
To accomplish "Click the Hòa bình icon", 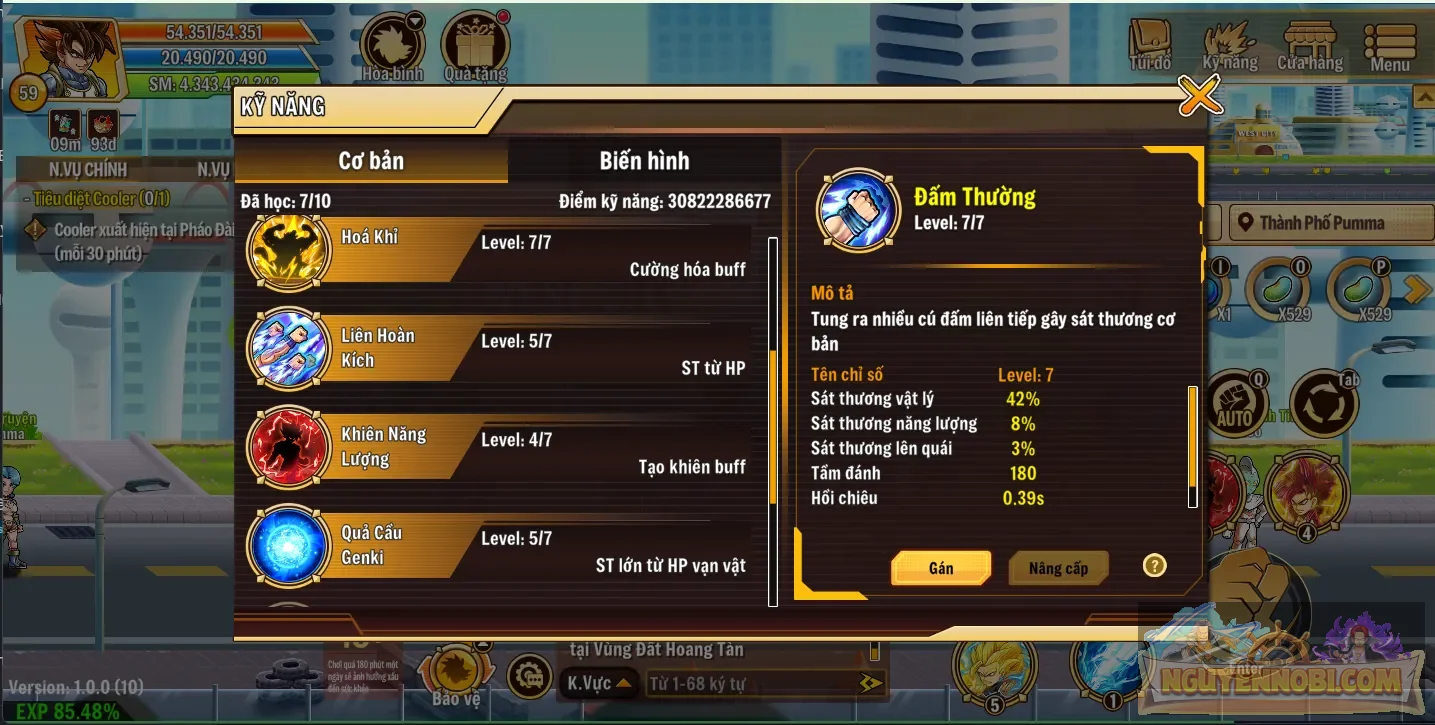I will click(x=389, y=40).
